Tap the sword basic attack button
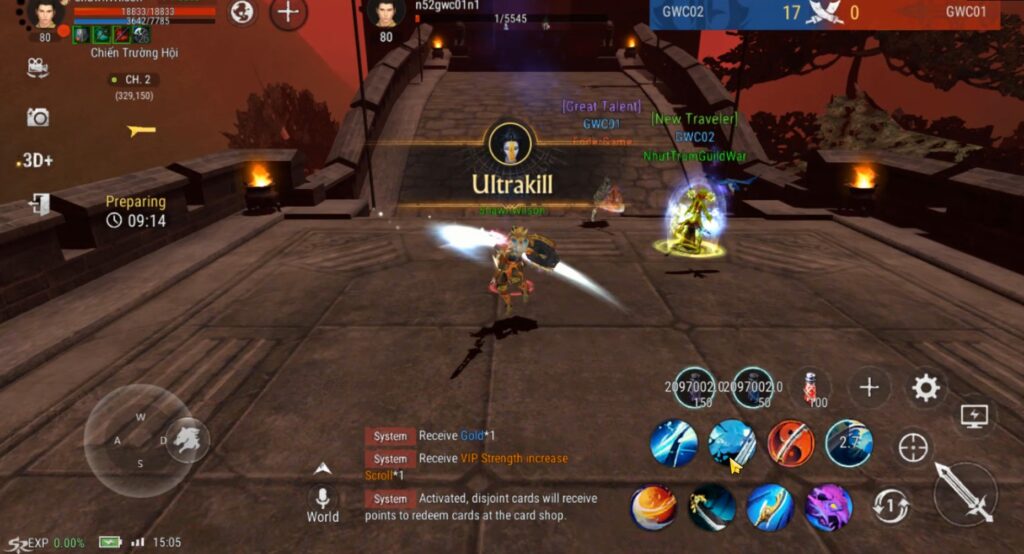This screenshot has width=1024, height=554. click(965, 493)
